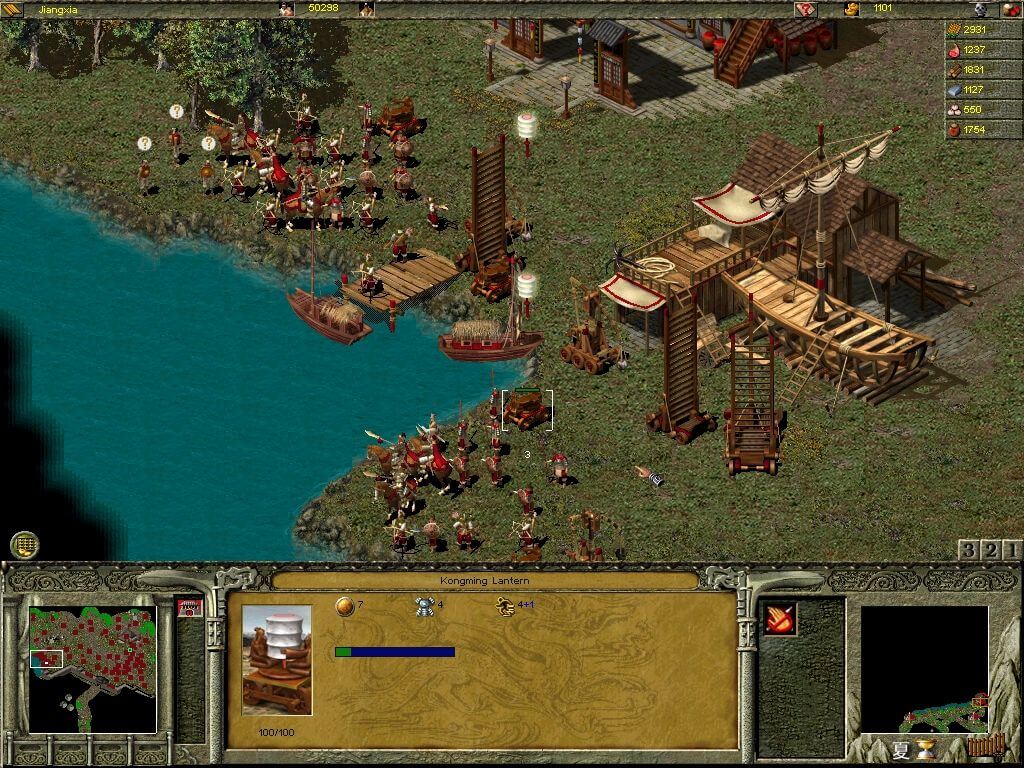Click the wooden fence icon
The height and width of the screenshot is (768, 1024).
coord(983,747)
